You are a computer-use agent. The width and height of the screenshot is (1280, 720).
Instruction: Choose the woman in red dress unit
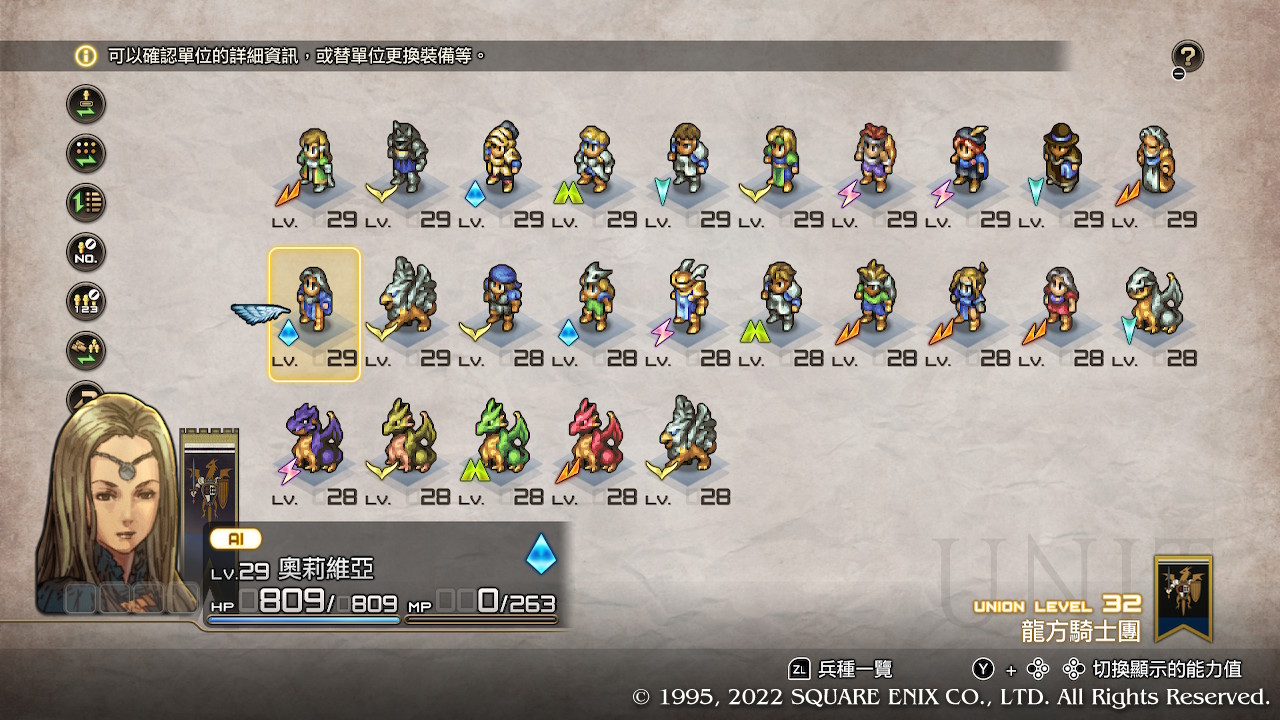[1060, 300]
